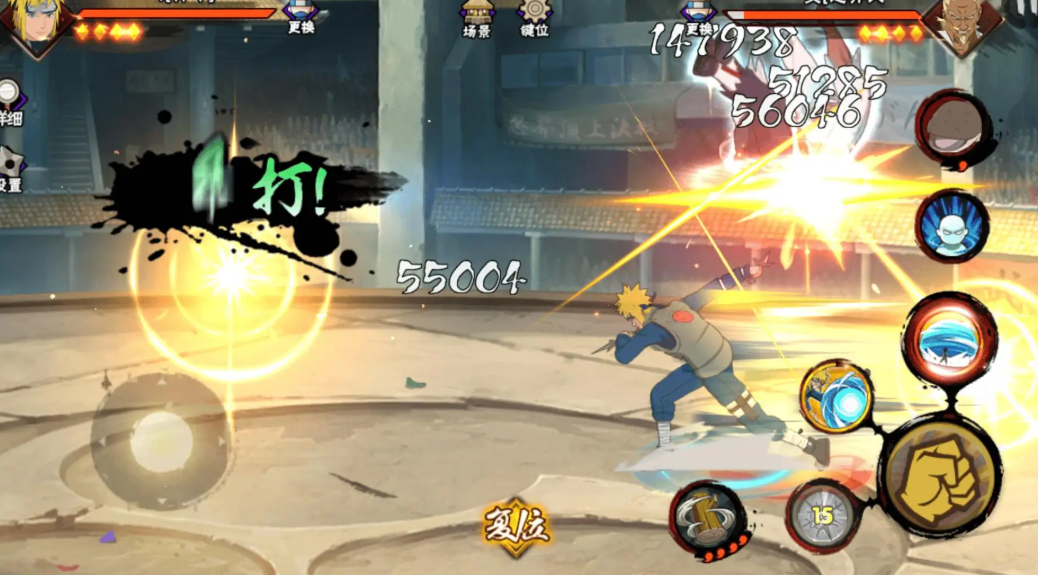Open the 键位 key layout settings

click(x=534, y=18)
